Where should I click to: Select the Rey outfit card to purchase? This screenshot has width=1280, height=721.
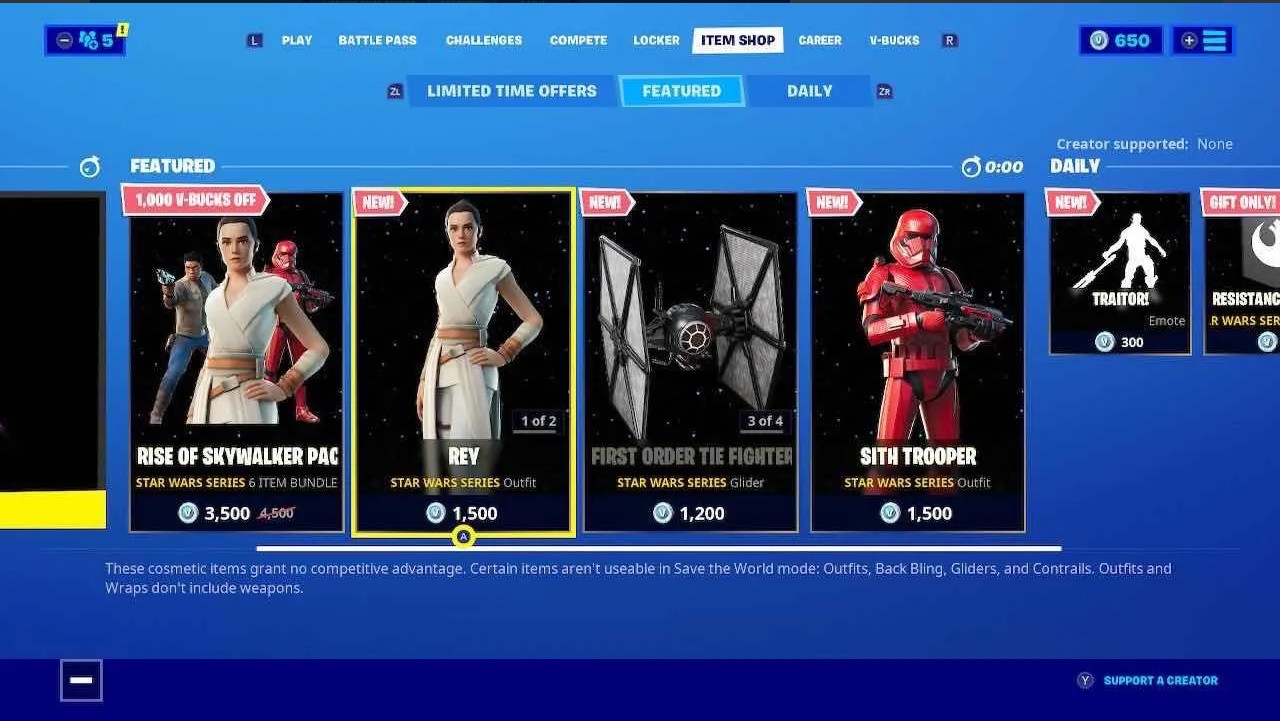tap(463, 360)
